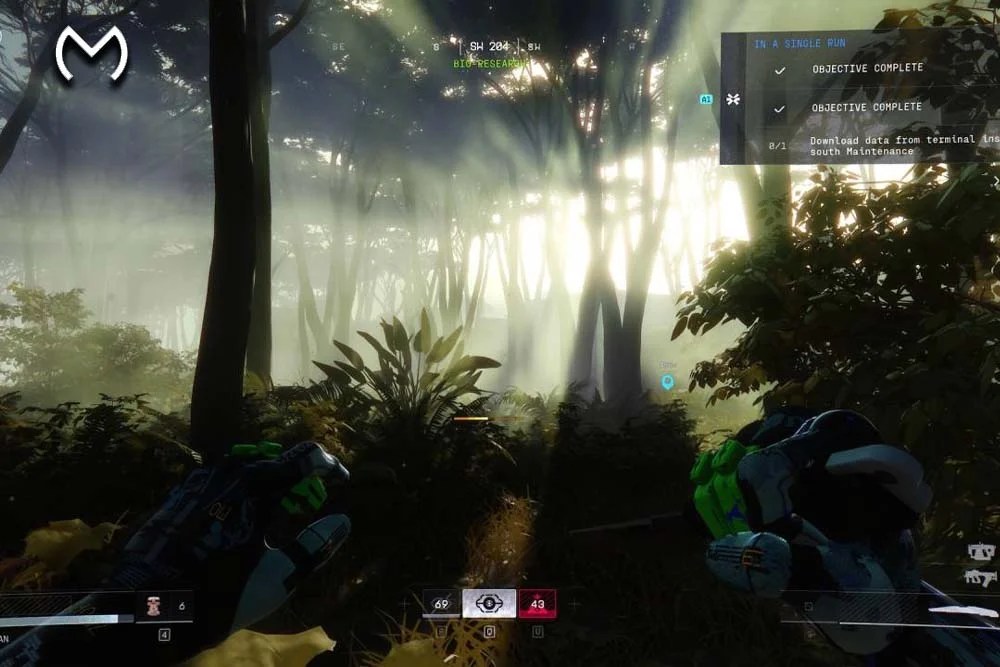The height and width of the screenshot is (667, 1000).
Task: Pick the dark slot showing 69
Action: click(x=441, y=603)
